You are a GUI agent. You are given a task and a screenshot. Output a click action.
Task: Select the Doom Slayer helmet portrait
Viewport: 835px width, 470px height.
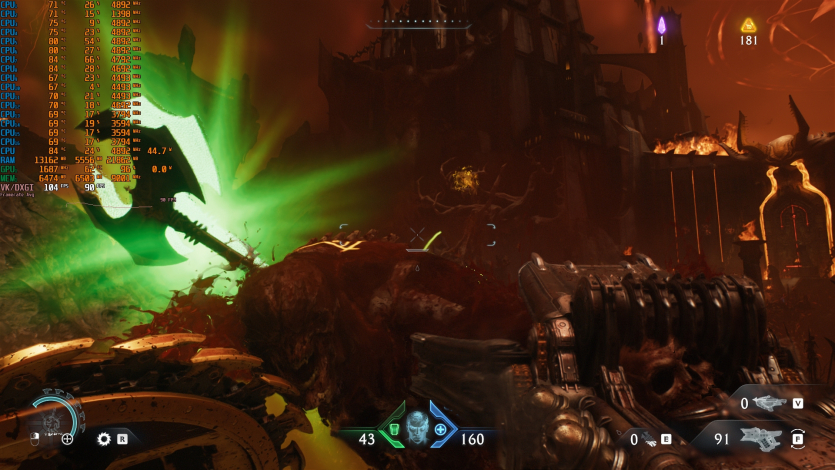417,430
